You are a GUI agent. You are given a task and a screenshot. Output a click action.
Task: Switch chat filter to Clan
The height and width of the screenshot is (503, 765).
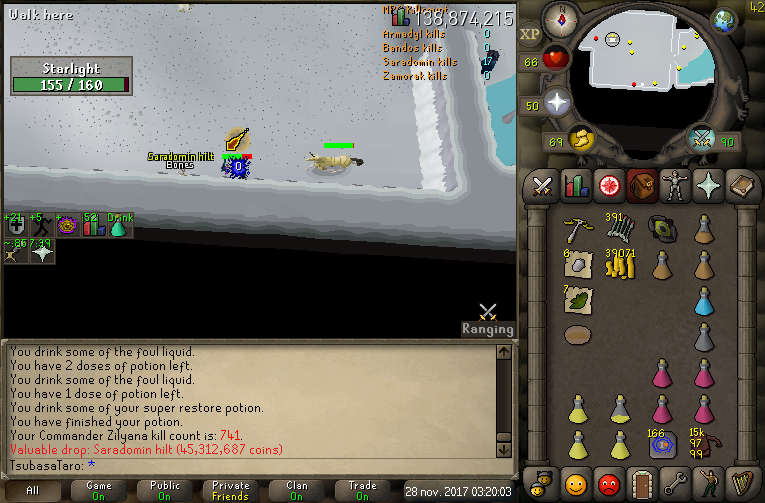point(298,490)
